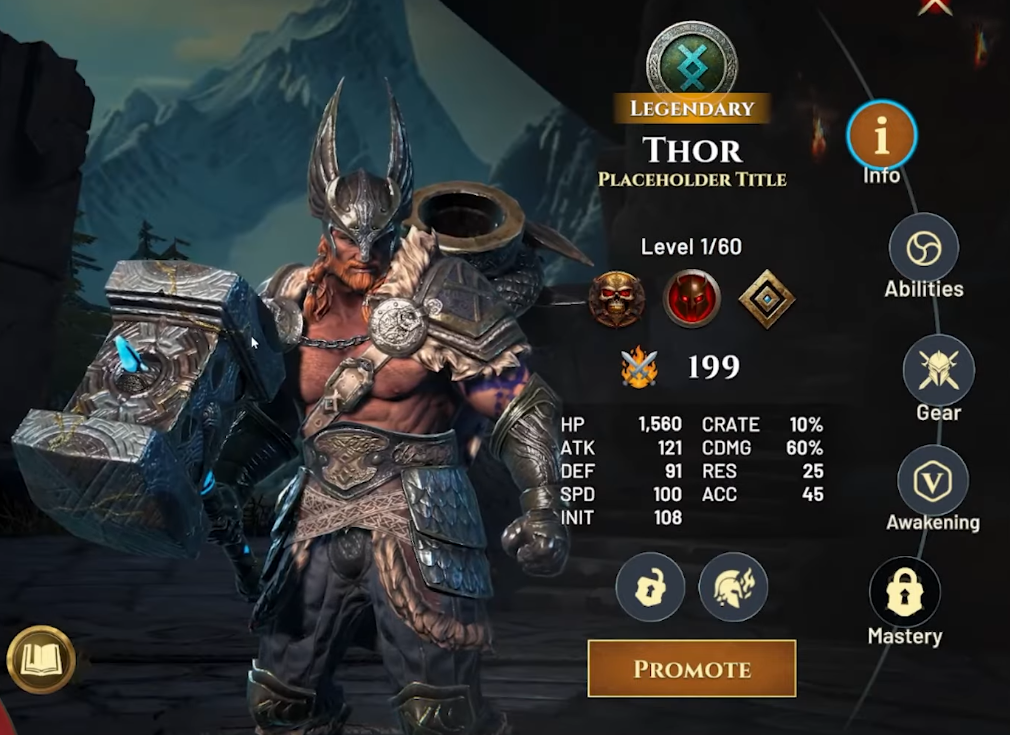Screen dimensions: 1010x735
Task: Select the locked Mastery tab
Action: [x=905, y=592]
